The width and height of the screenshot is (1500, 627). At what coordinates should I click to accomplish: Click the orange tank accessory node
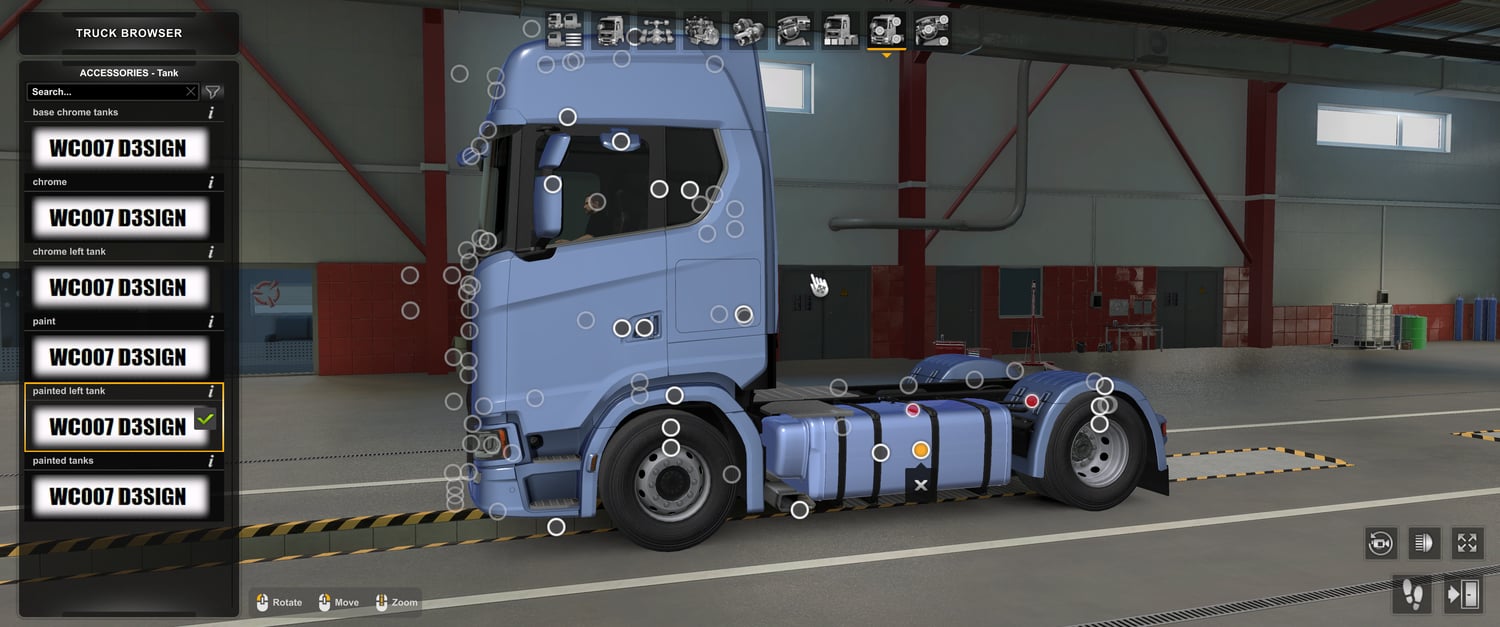pyautogui.click(x=921, y=451)
